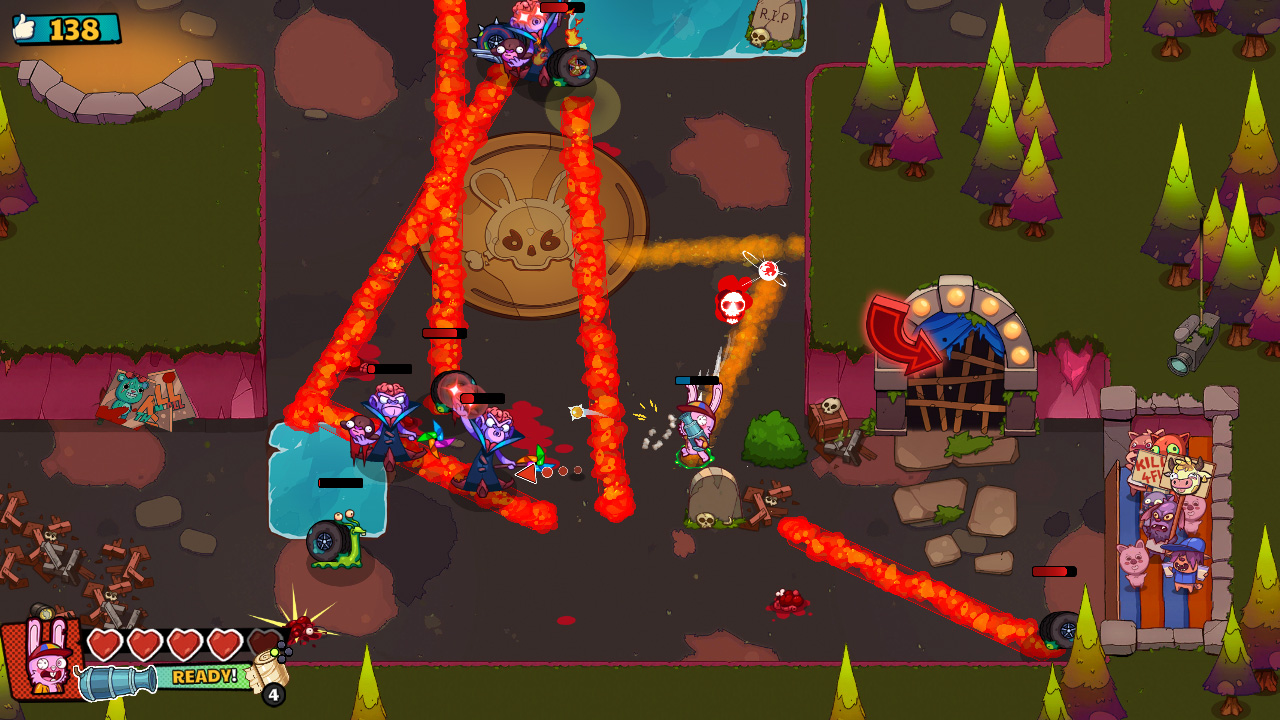Click the red skull ghost enemy
This screenshot has height=720, width=1280.
(733, 307)
